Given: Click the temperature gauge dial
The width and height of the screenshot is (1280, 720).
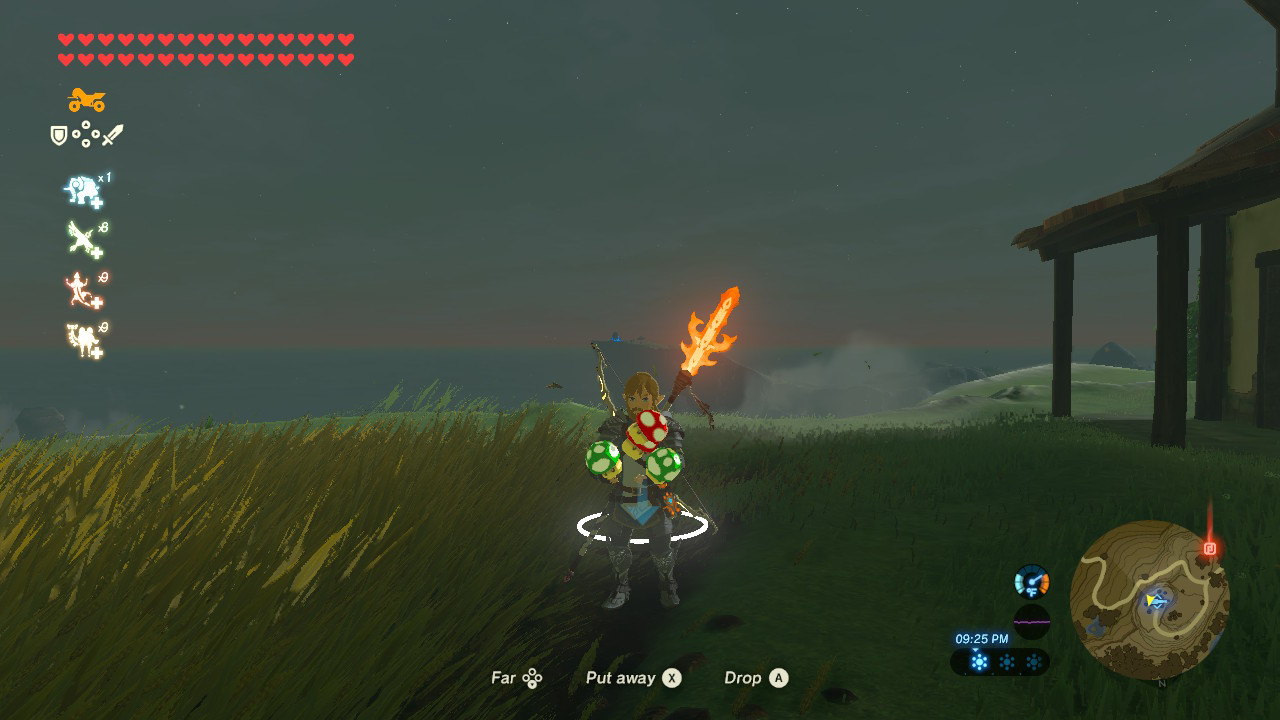Looking at the screenshot, I should [x=1033, y=580].
